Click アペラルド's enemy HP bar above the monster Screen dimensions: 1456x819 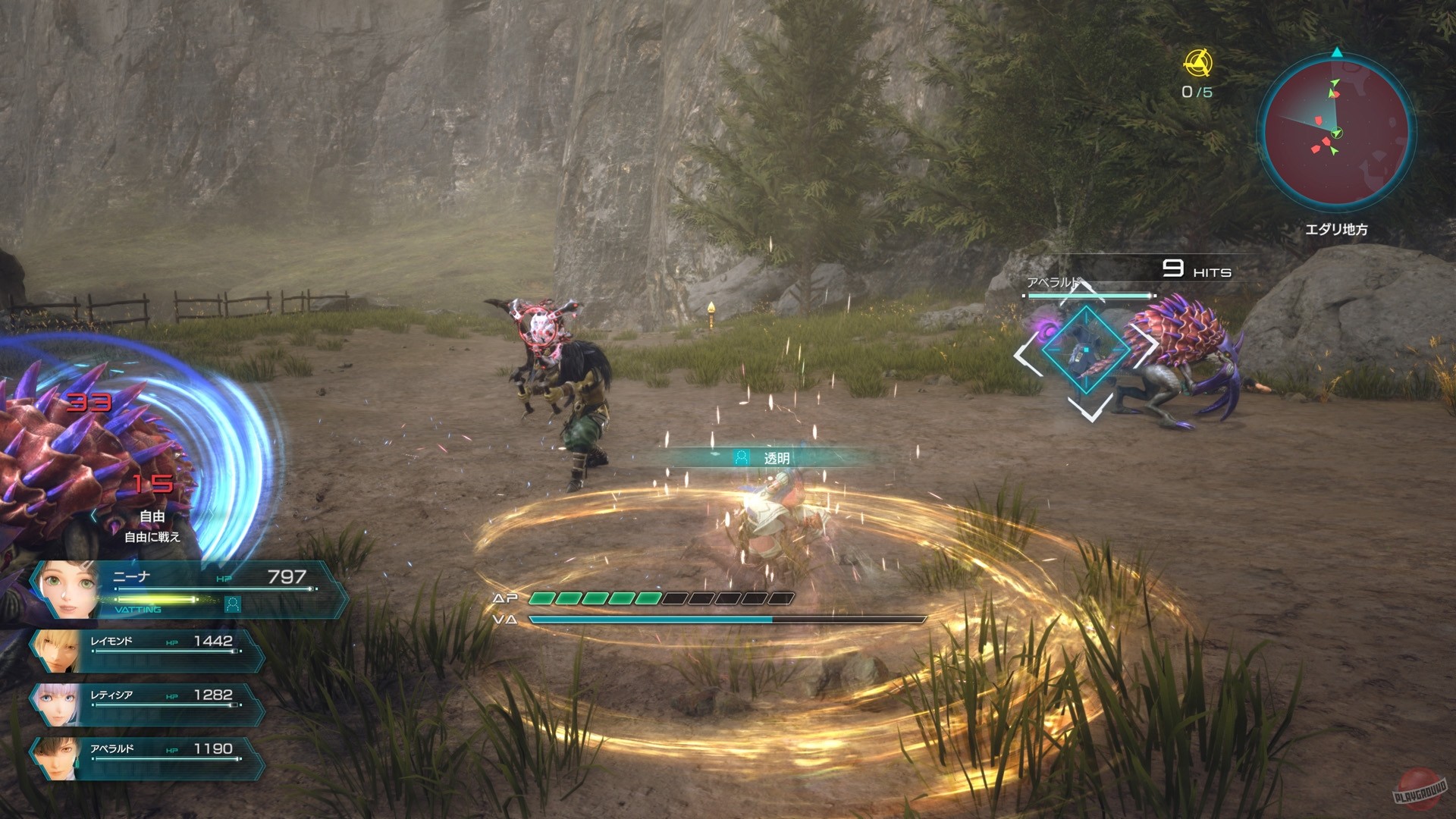coord(1089,295)
